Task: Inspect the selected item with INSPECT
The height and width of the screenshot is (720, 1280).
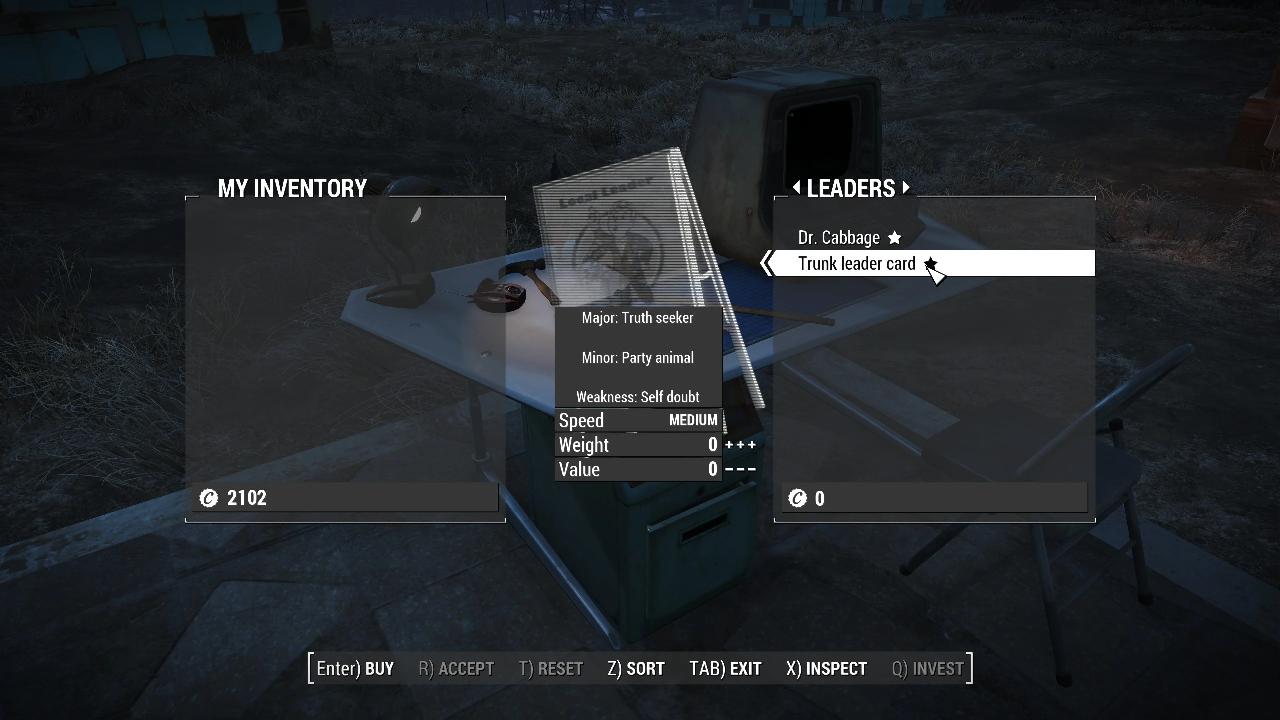Action: click(826, 668)
